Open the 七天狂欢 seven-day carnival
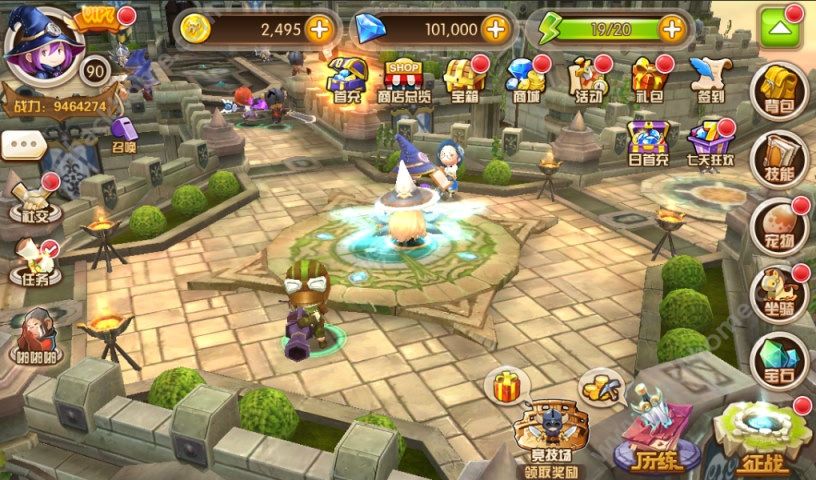The height and width of the screenshot is (480, 816). 712,145
